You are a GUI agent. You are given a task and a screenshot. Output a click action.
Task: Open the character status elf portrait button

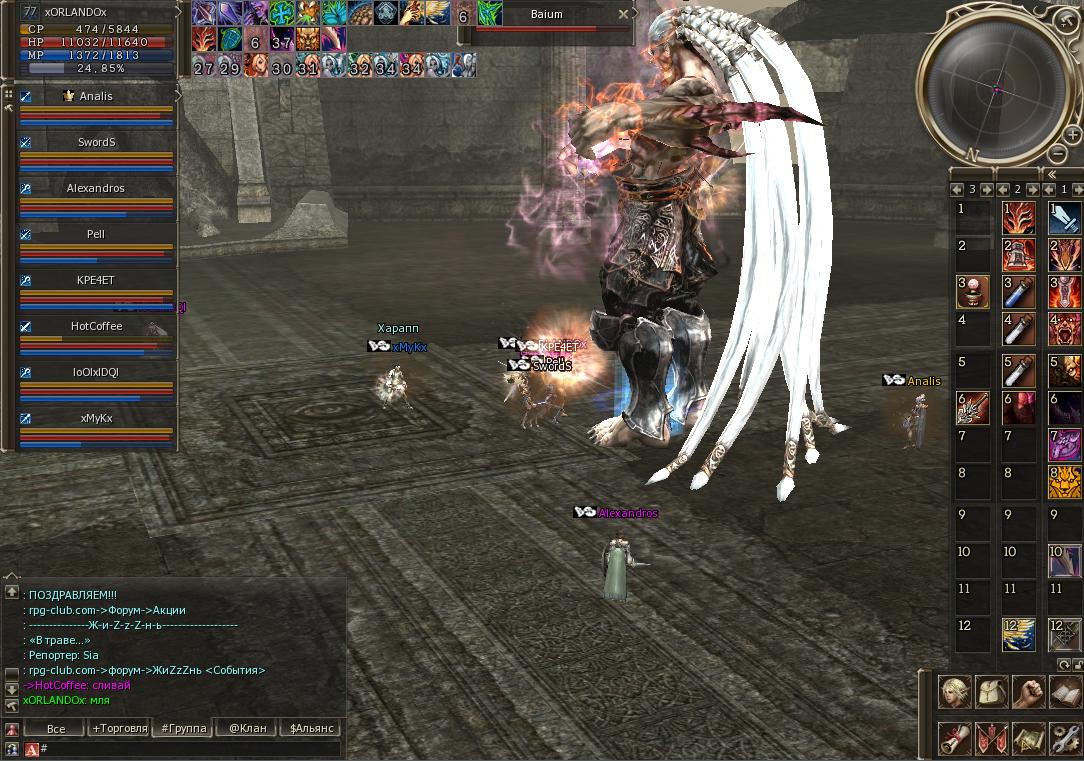point(953,692)
